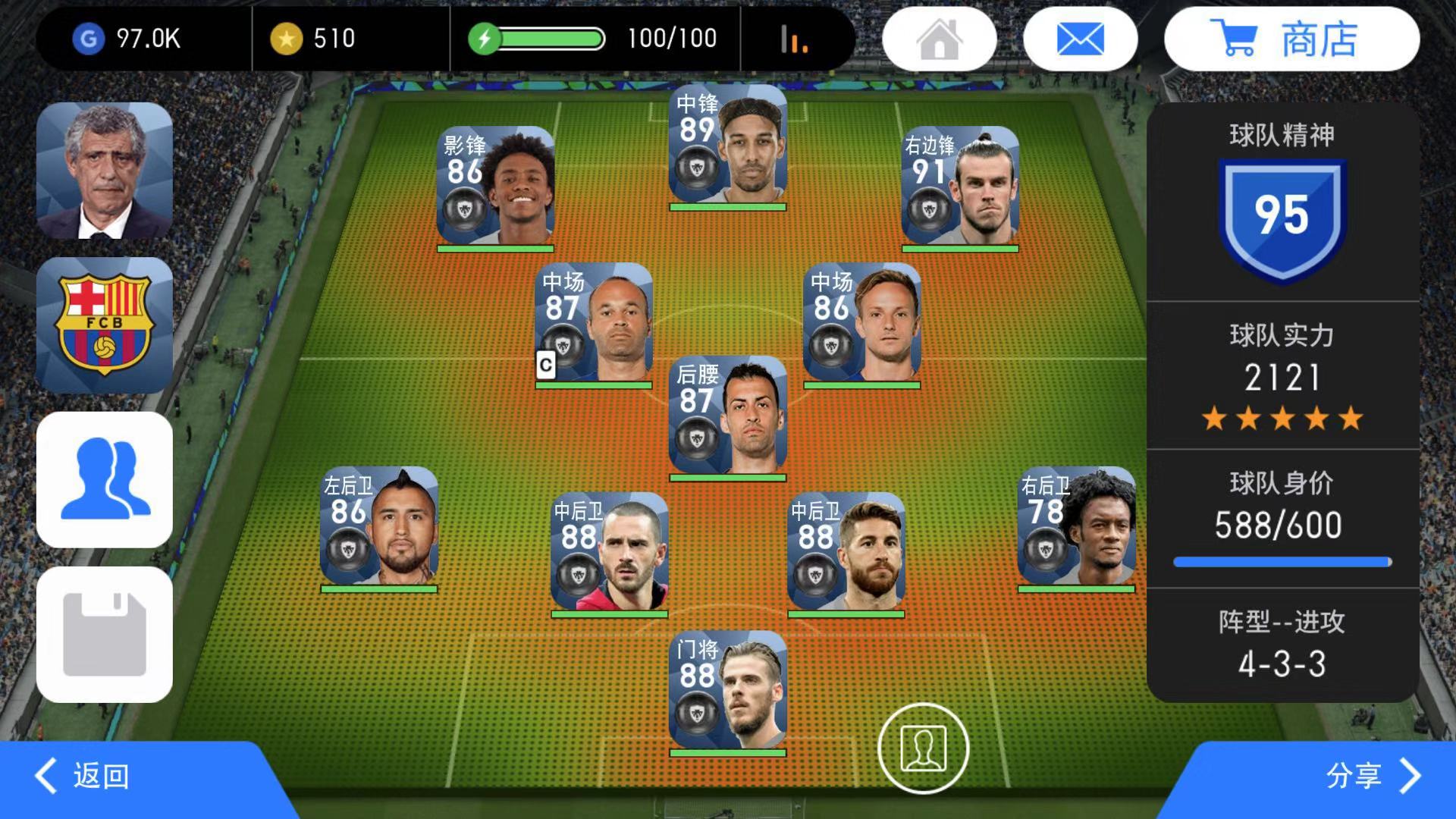Select the 左后卫 left back card

[379, 528]
